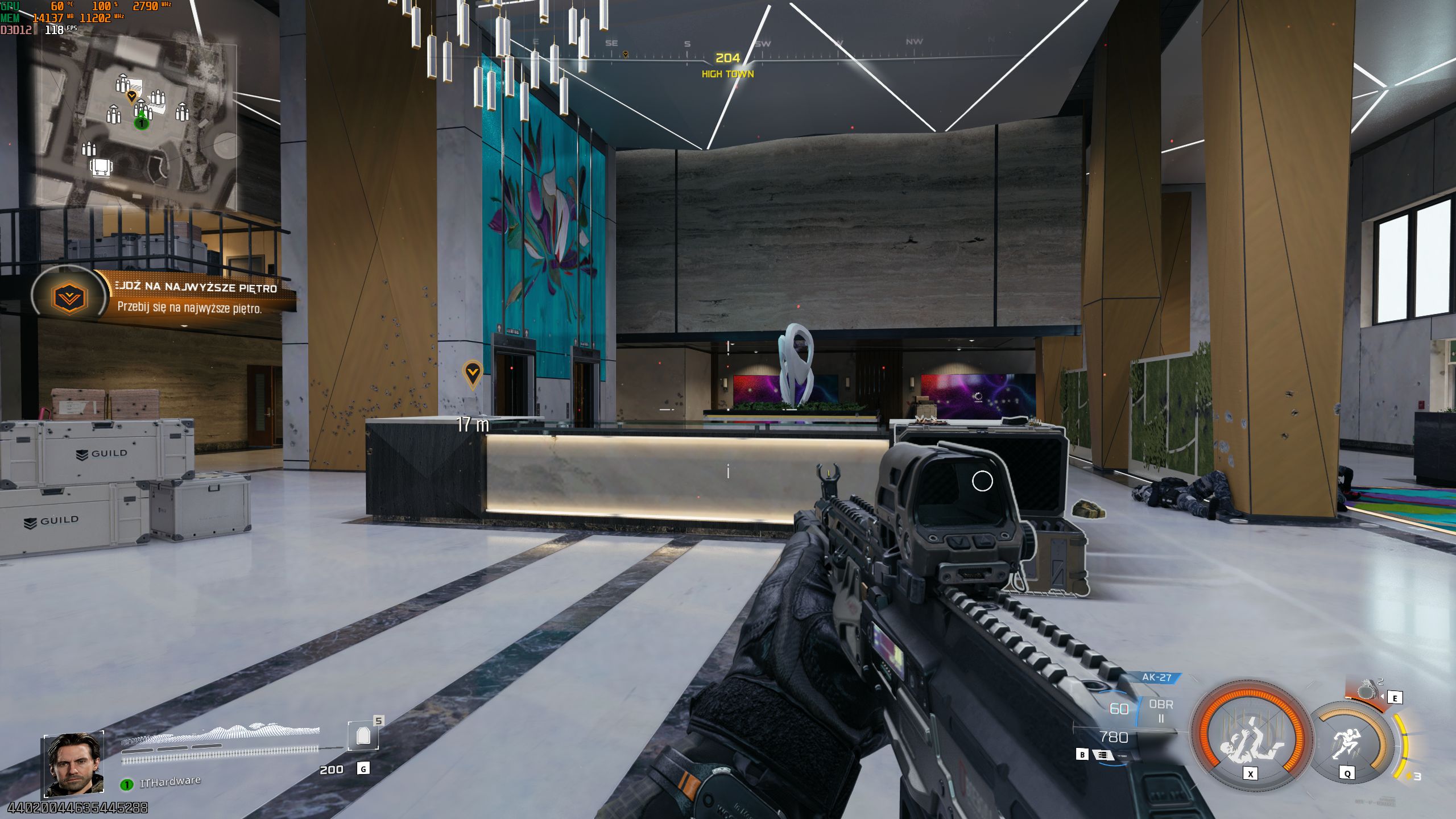Screen dimensions: 1456x819
Task: Click the objective waypoint marker showing 17 m
Action: [x=473, y=374]
